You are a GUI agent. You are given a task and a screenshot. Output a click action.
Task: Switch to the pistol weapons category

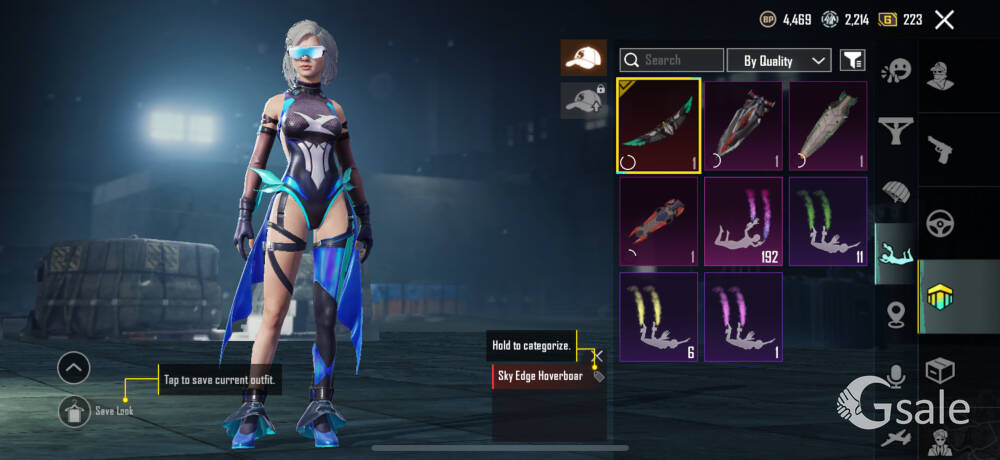(940, 148)
